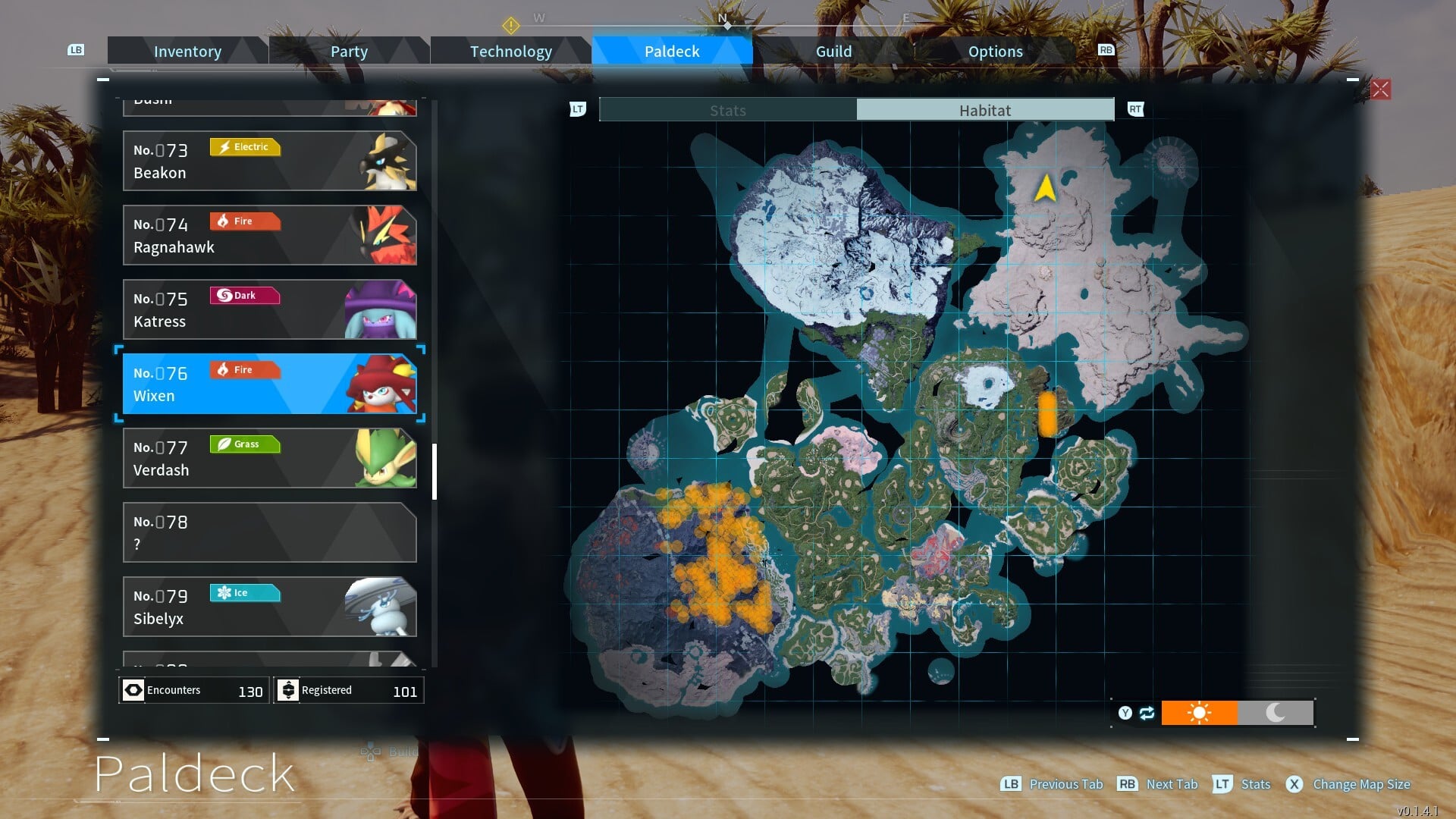The width and height of the screenshot is (1456, 819).
Task: Open the Inventory tab
Action: pyautogui.click(x=187, y=52)
